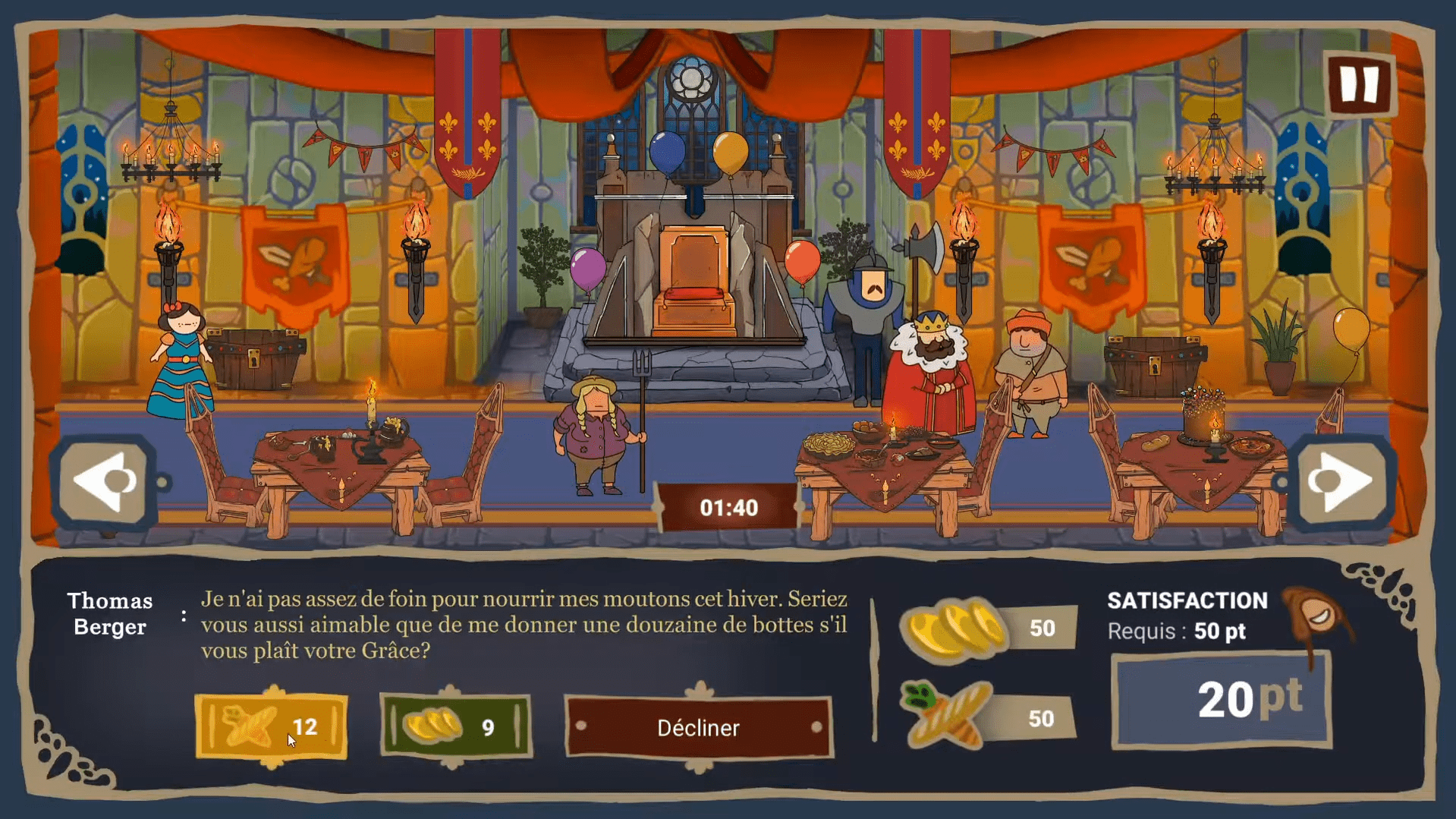
Task: Choose Décliner to refuse the request
Action: (x=698, y=727)
